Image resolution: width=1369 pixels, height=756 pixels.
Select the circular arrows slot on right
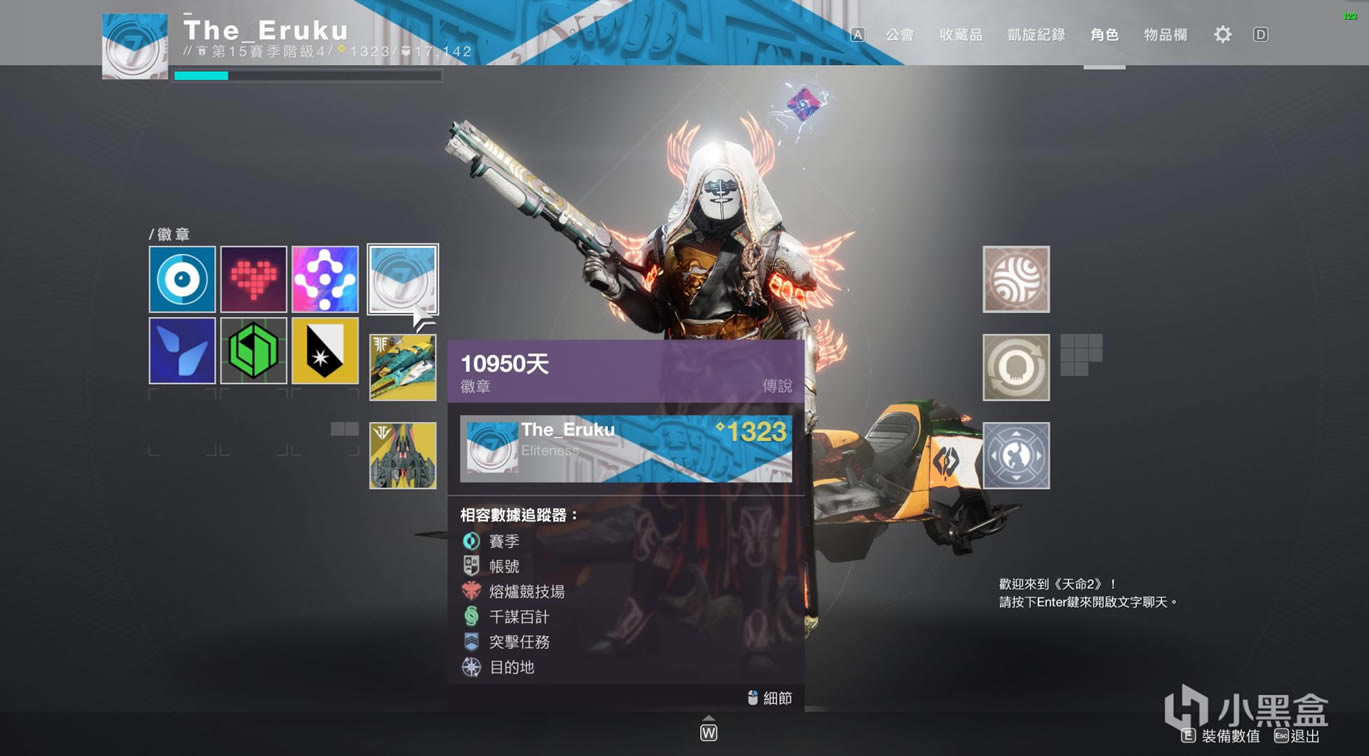(x=1016, y=367)
